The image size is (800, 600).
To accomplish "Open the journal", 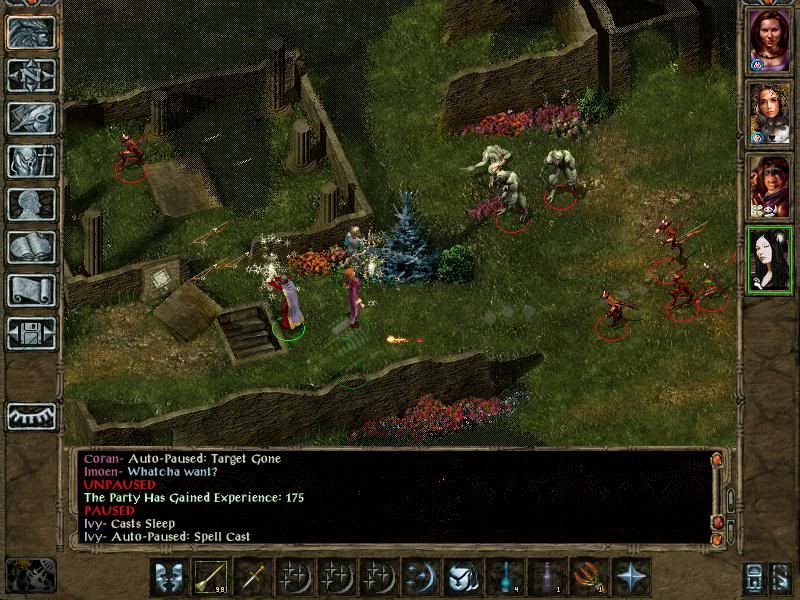I will point(31,118).
